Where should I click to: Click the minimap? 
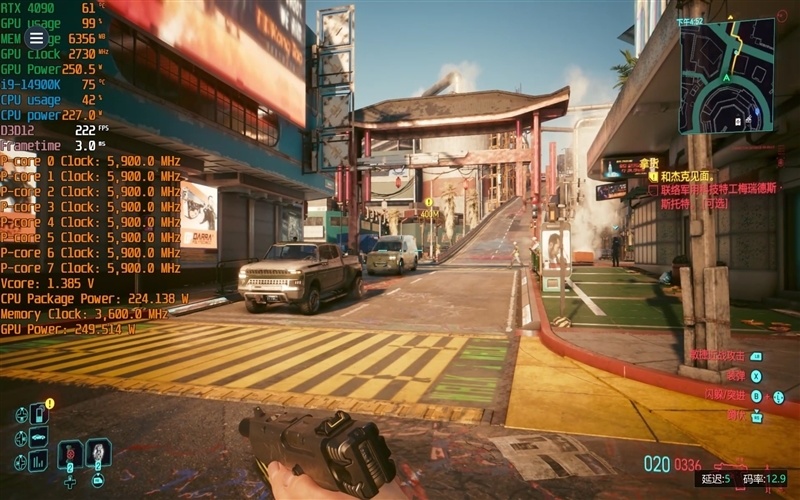[726, 77]
